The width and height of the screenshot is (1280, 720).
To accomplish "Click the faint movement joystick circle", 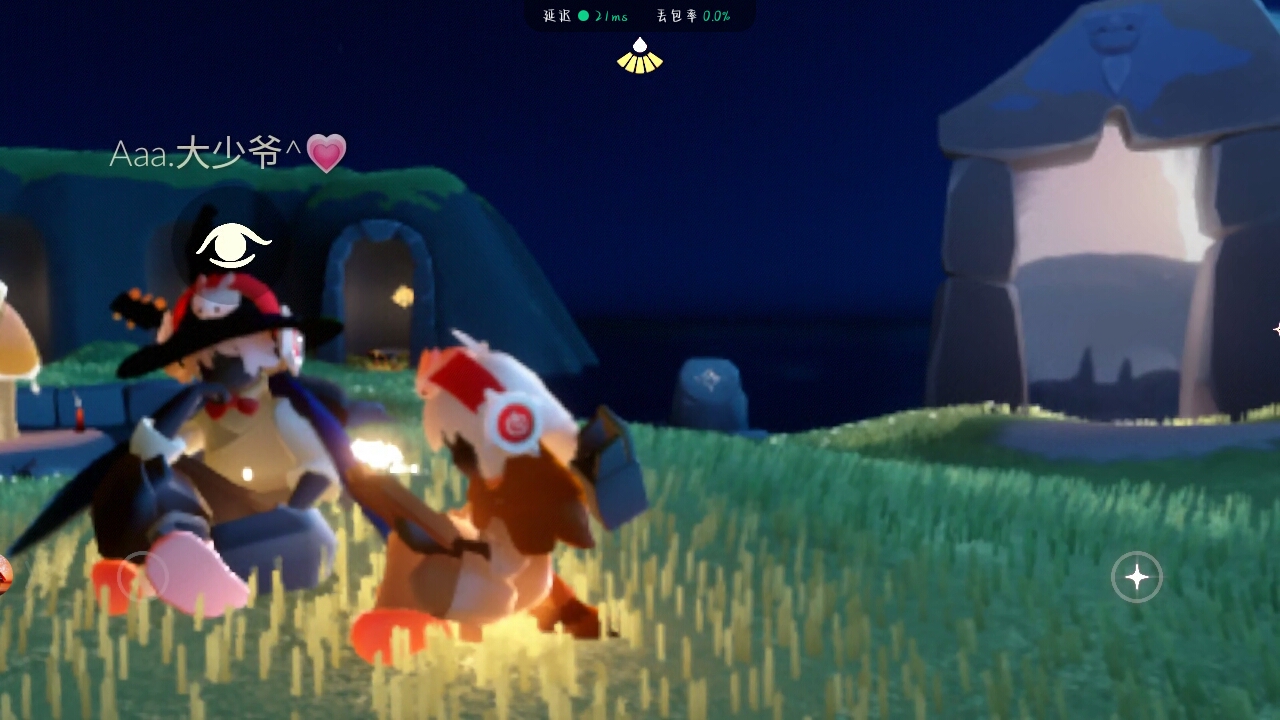I will coord(142,576).
